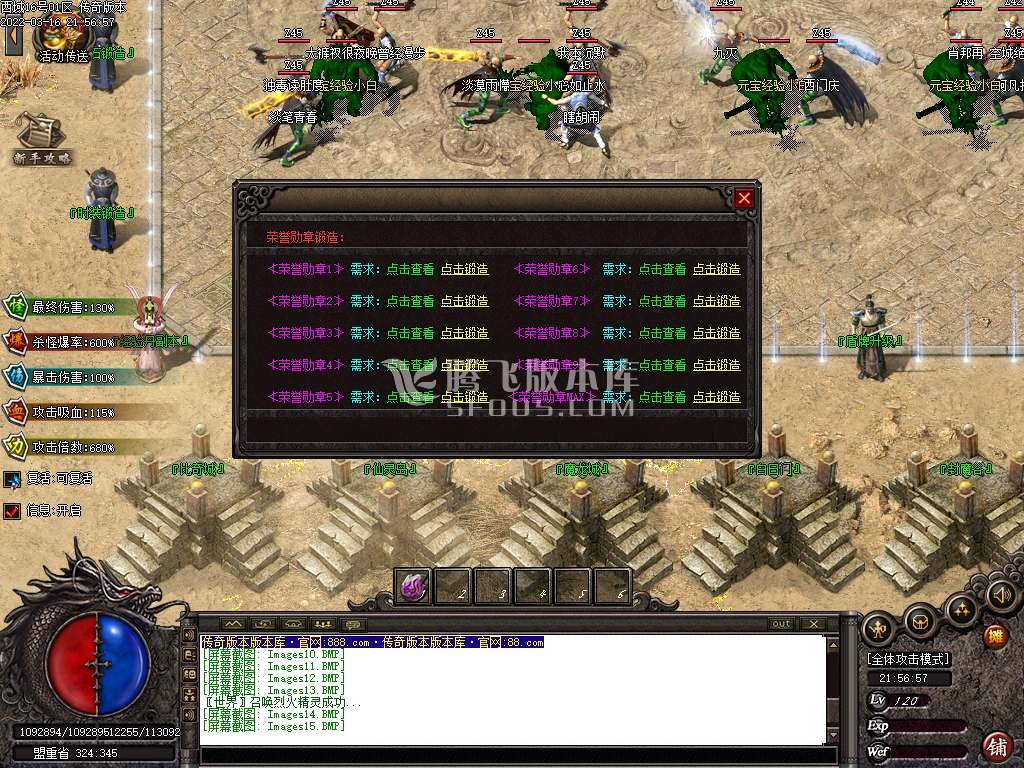Open the 新手攻略 beginner guide
Viewport: 1024px width, 768px height.
[42, 140]
